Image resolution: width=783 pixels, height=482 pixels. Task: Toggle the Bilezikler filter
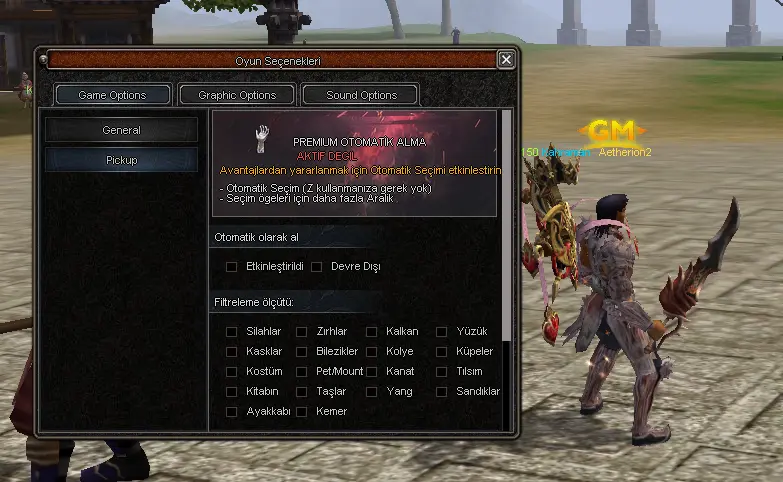pos(302,352)
